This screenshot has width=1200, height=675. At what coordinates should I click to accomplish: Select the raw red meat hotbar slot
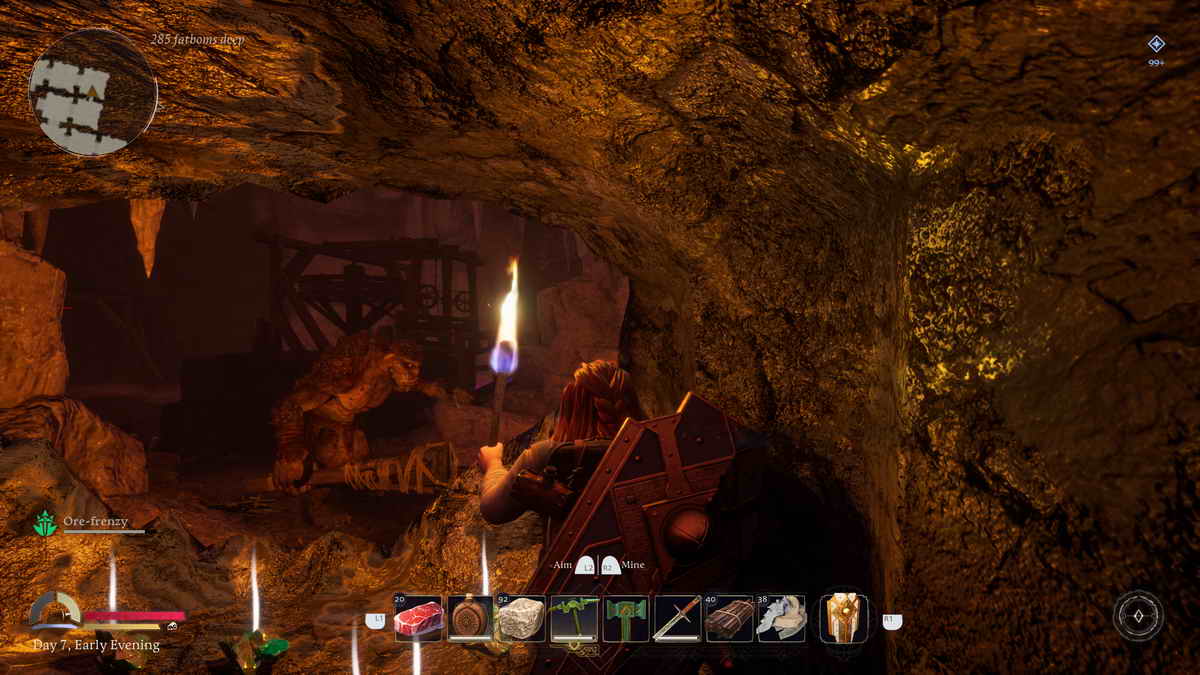point(418,618)
